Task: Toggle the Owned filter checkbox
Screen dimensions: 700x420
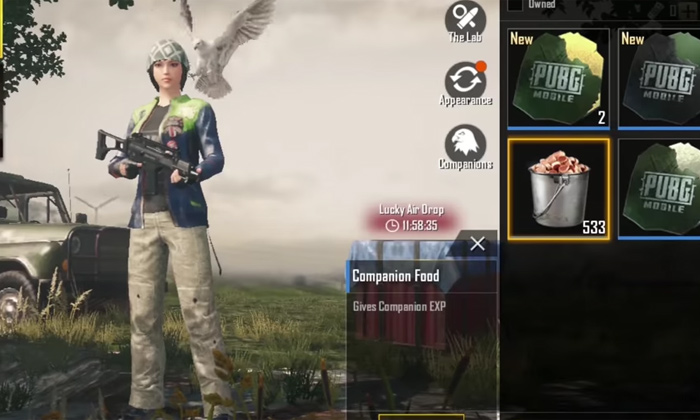Action: click(x=515, y=5)
